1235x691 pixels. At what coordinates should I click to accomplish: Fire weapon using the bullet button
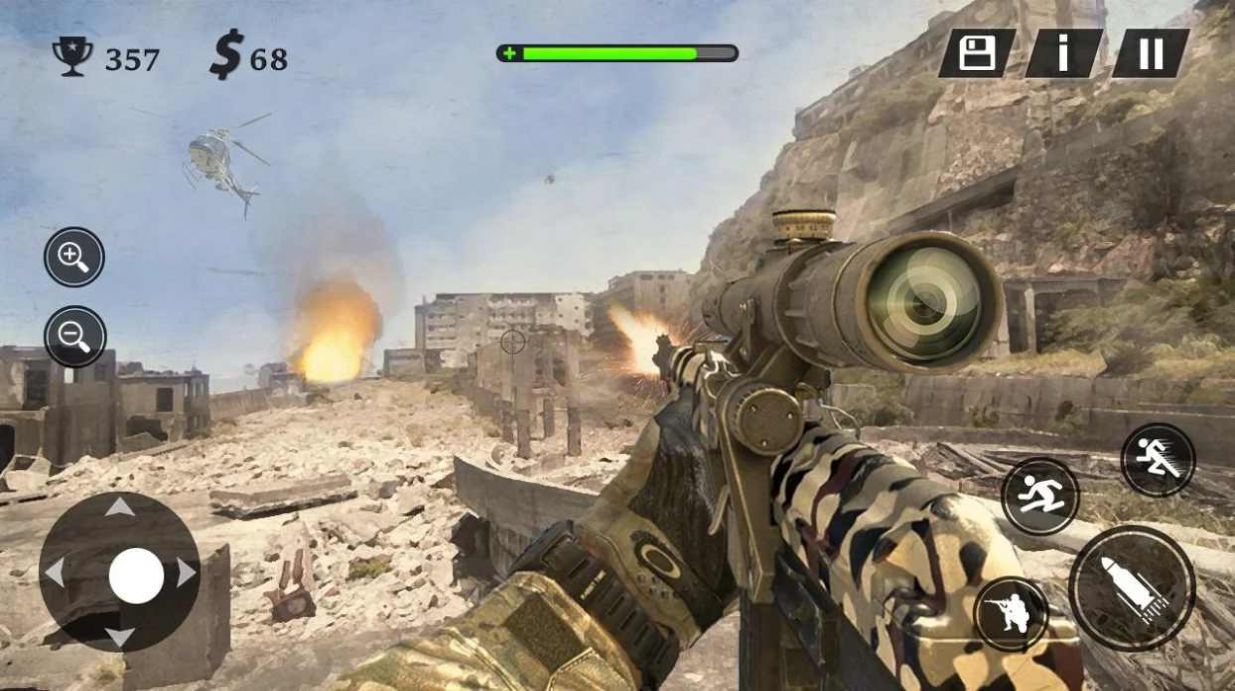[1131, 588]
